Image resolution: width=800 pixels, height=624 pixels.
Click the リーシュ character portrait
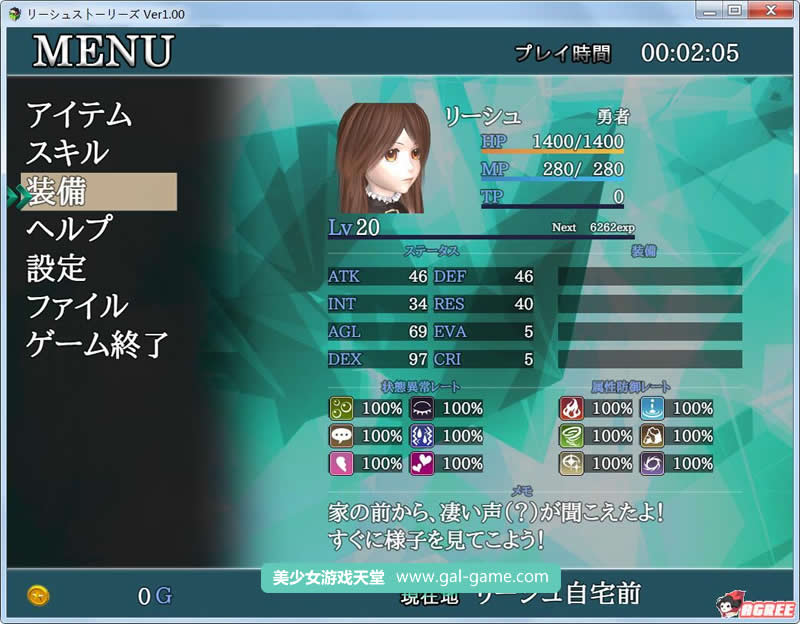click(384, 158)
